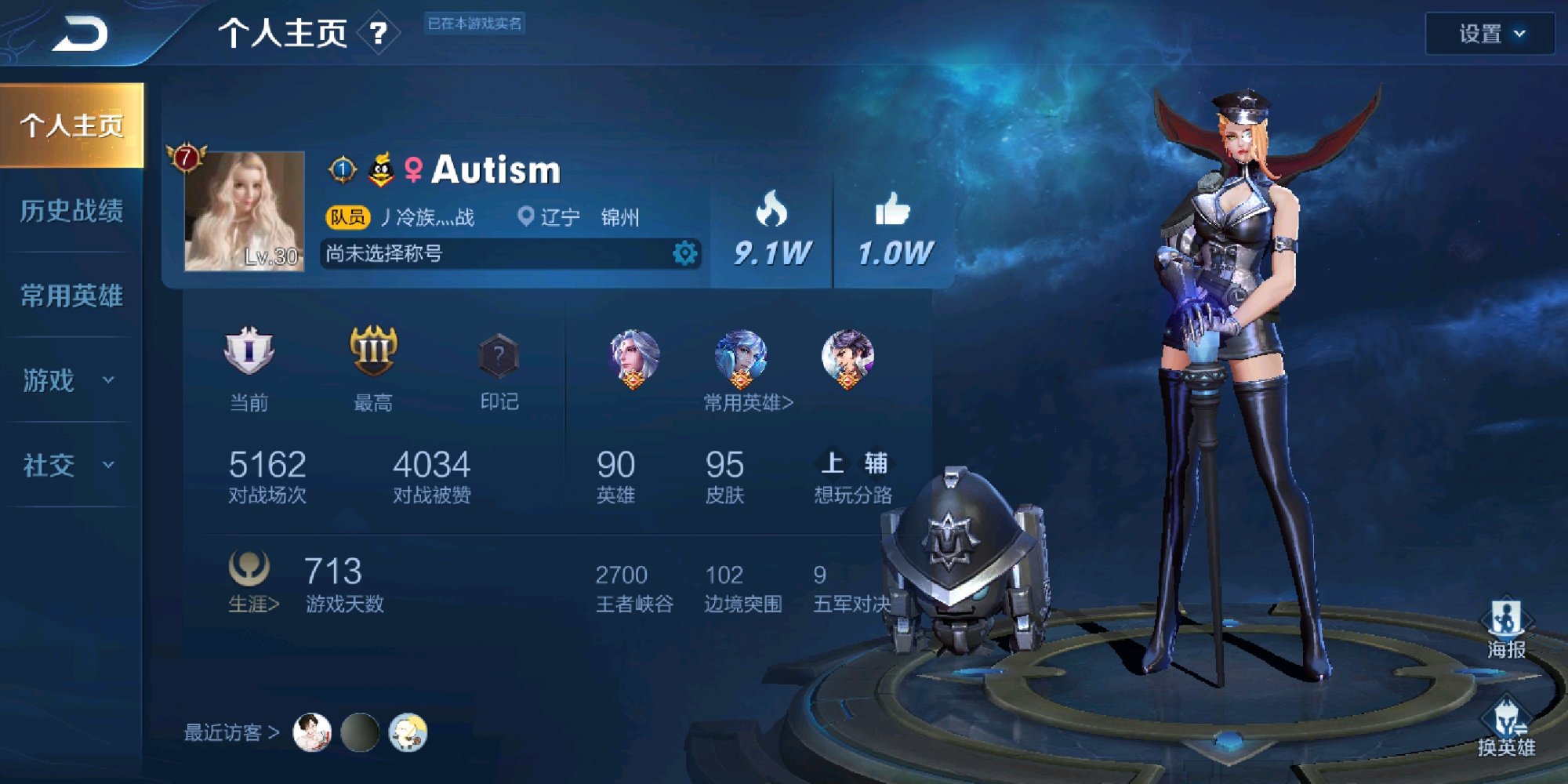Click the 印记 badge icon
This screenshot has height=784, width=1568.
pyautogui.click(x=499, y=358)
